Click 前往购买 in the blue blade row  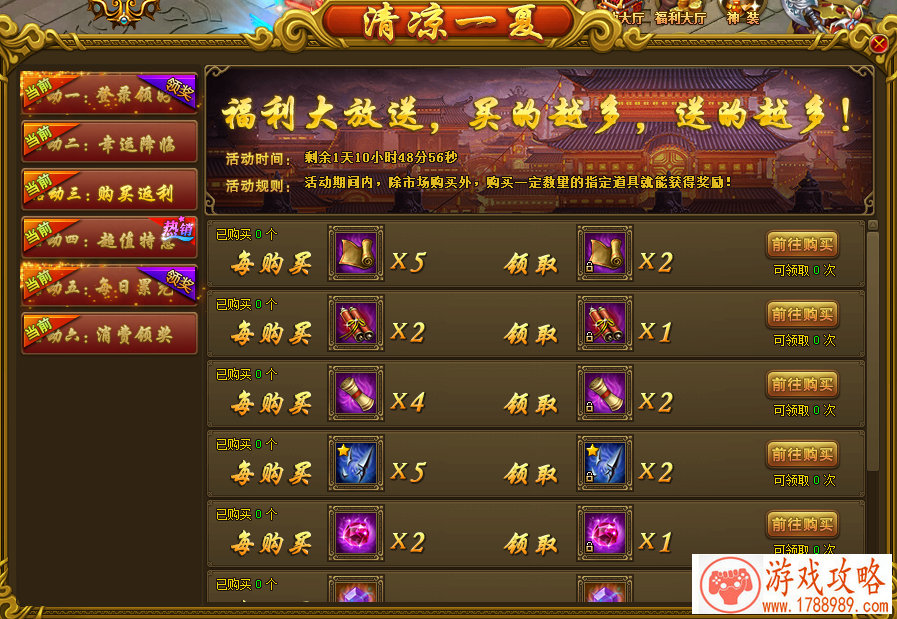(802, 455)
